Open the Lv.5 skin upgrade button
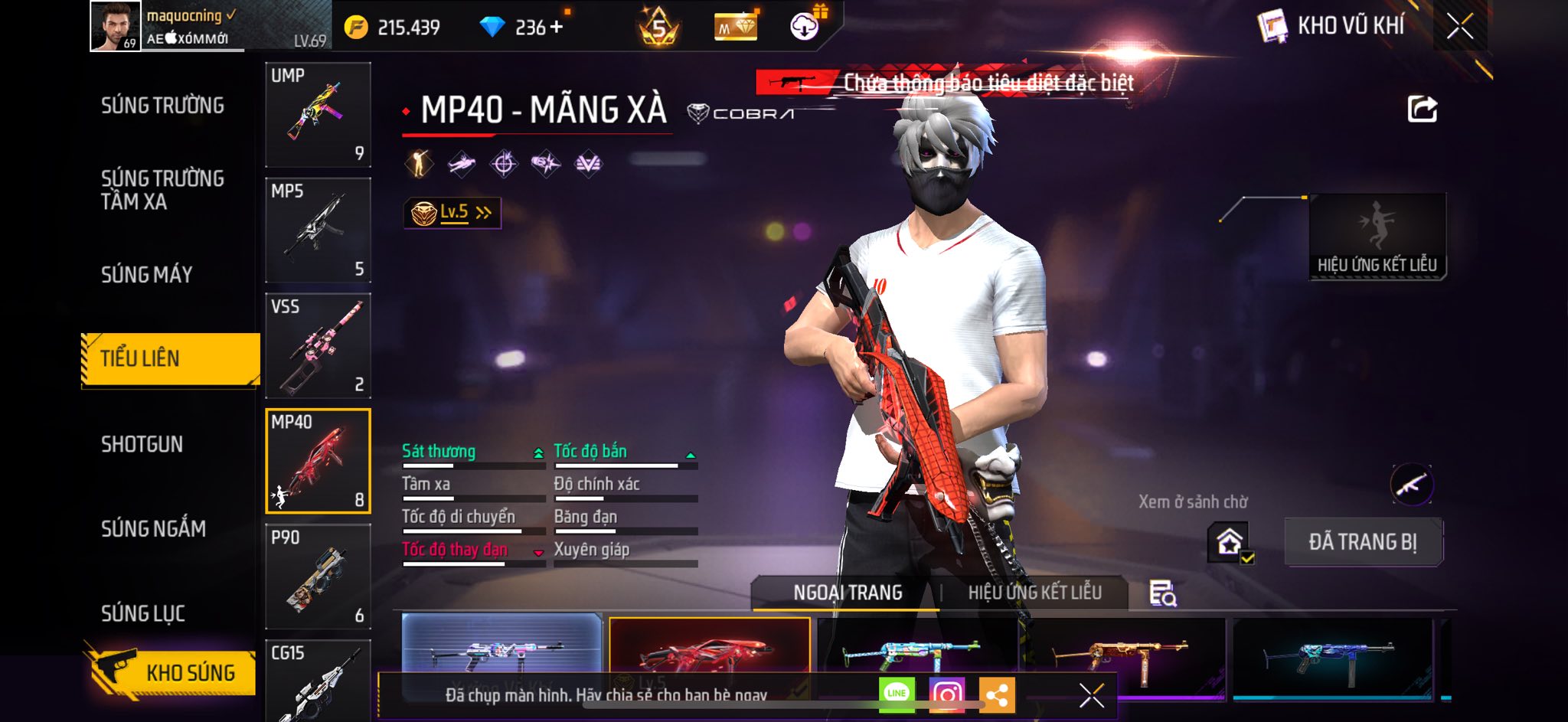This screenshot has width=1568, height=722. (452, 212)
